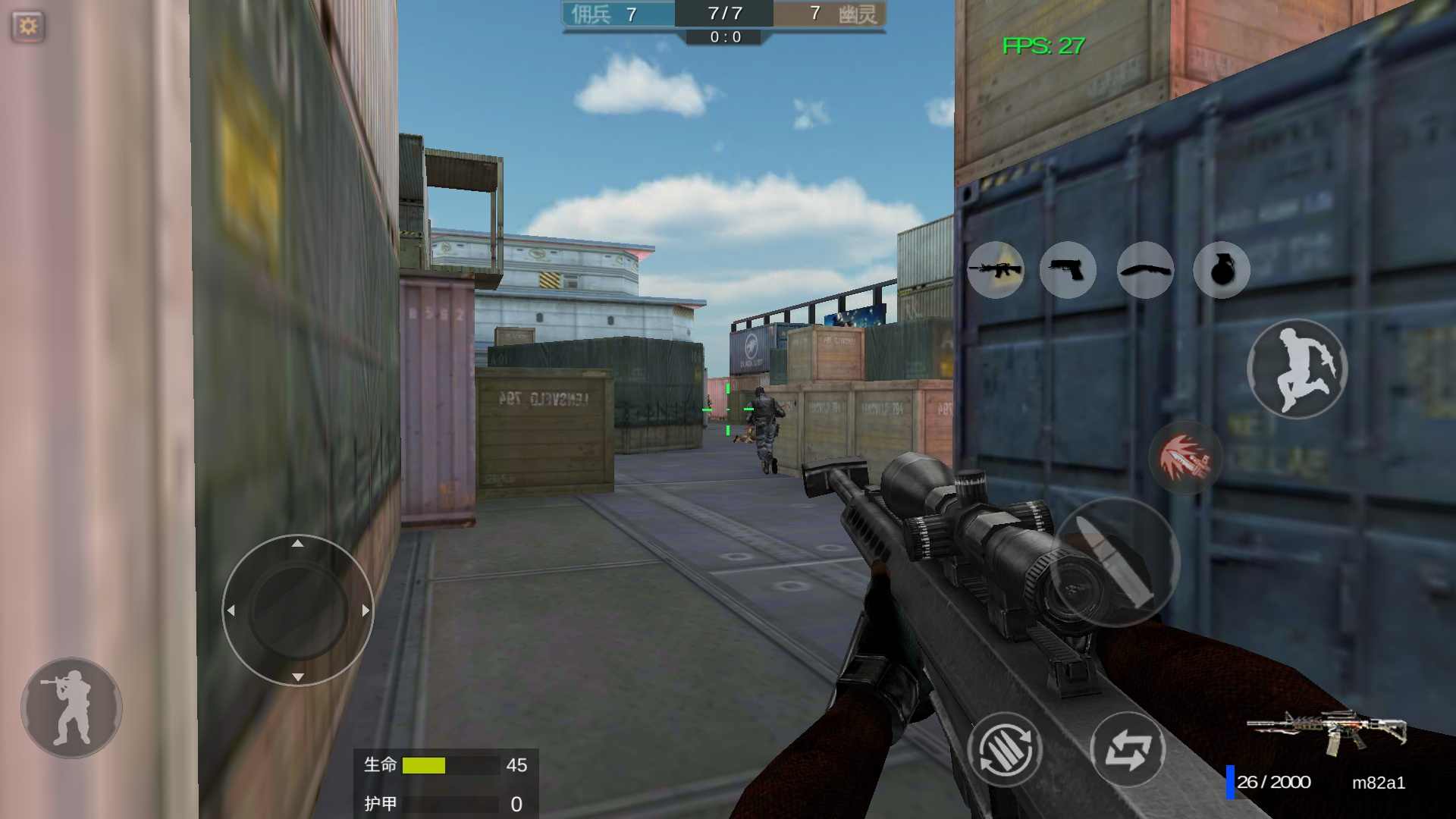Equip the knife melee weapon
The image size is (1456, 819).
tap(1145, 270)
